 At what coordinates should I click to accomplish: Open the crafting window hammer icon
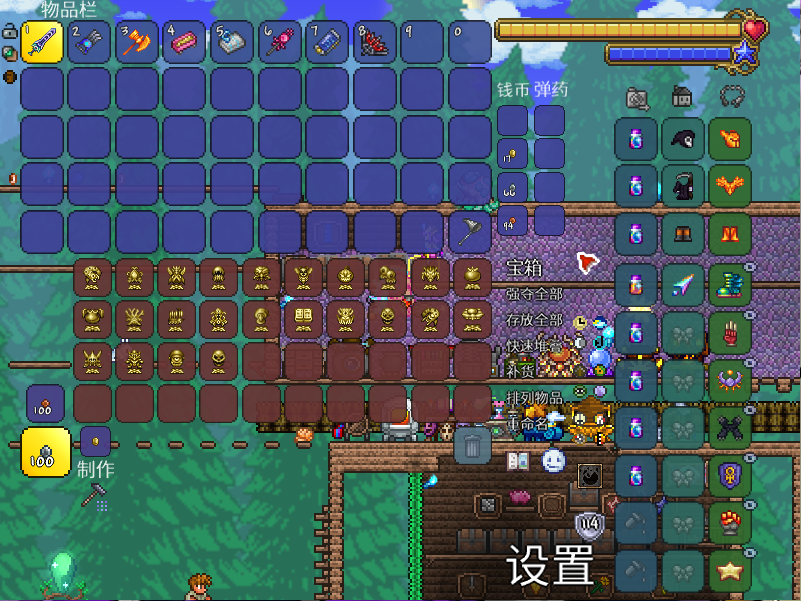click(96, 493)
